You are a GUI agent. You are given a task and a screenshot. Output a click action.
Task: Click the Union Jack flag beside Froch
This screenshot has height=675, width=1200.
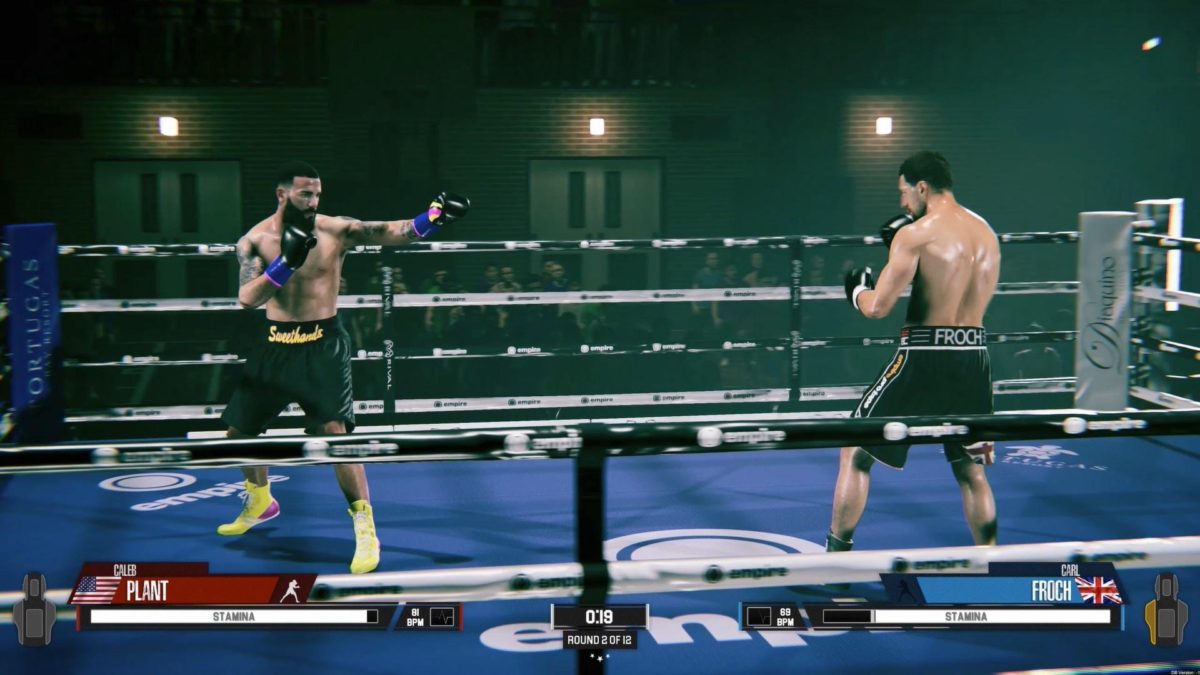(x=1098, y=590)
